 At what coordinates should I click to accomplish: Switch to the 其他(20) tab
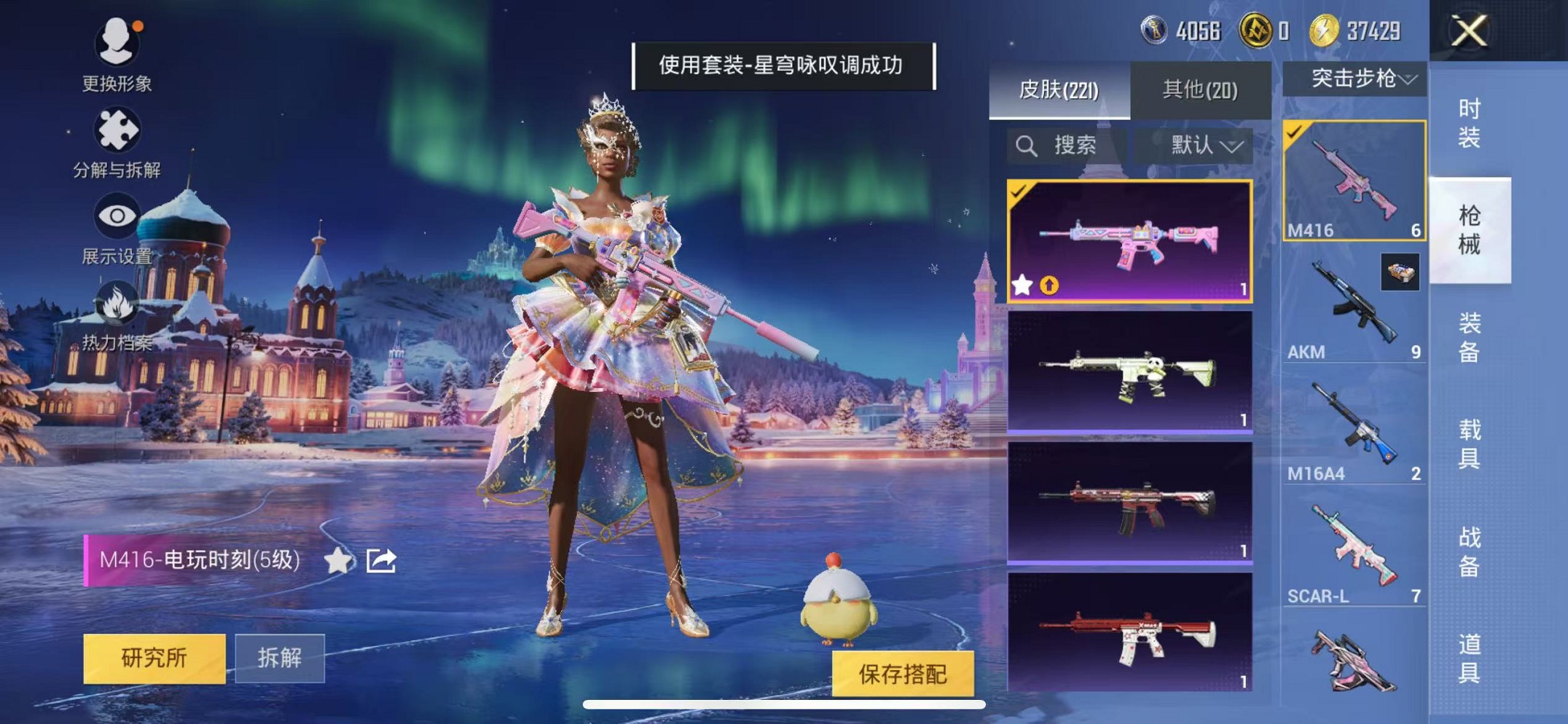1201,87
